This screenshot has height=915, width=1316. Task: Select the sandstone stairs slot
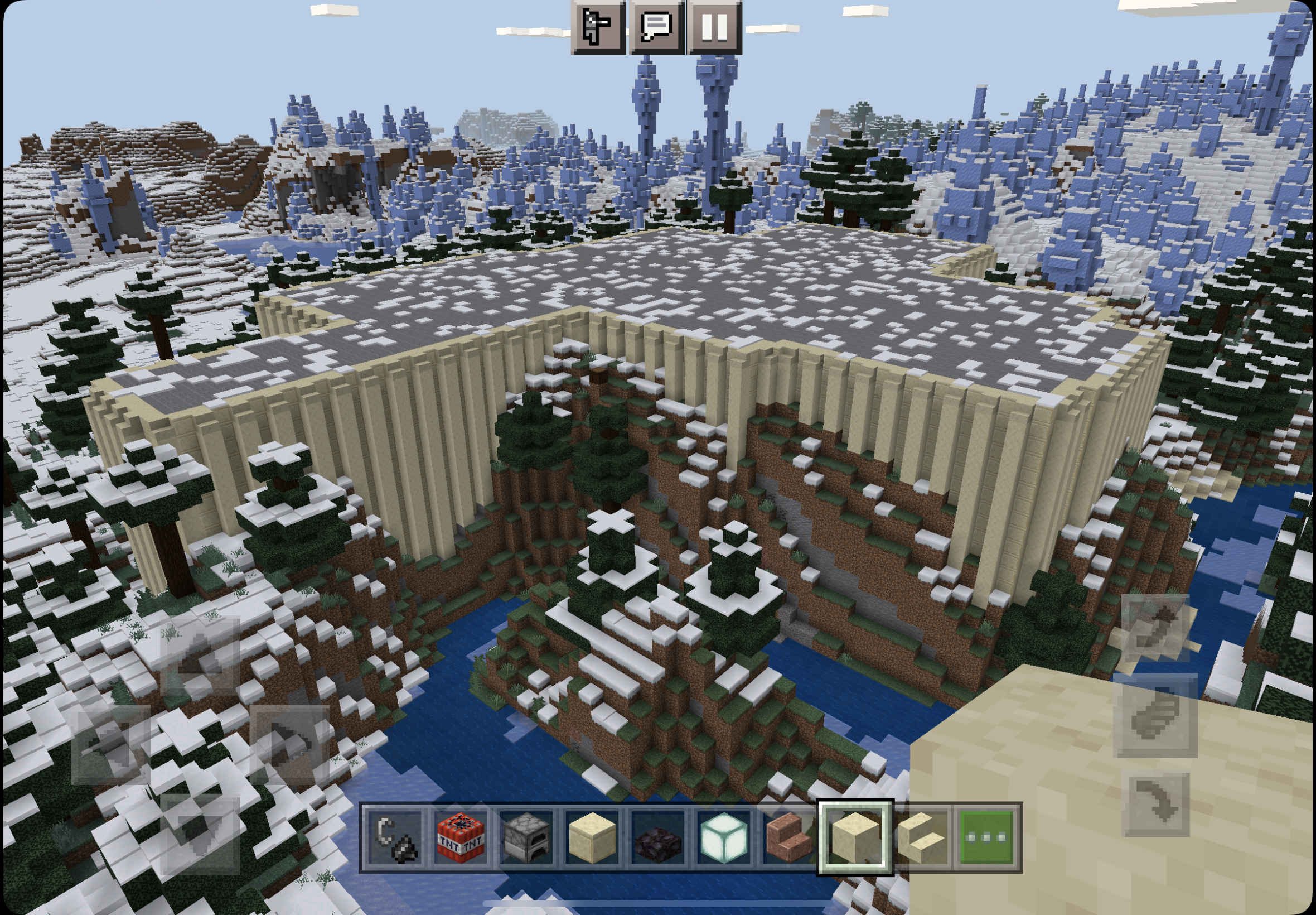click(920, 837)
